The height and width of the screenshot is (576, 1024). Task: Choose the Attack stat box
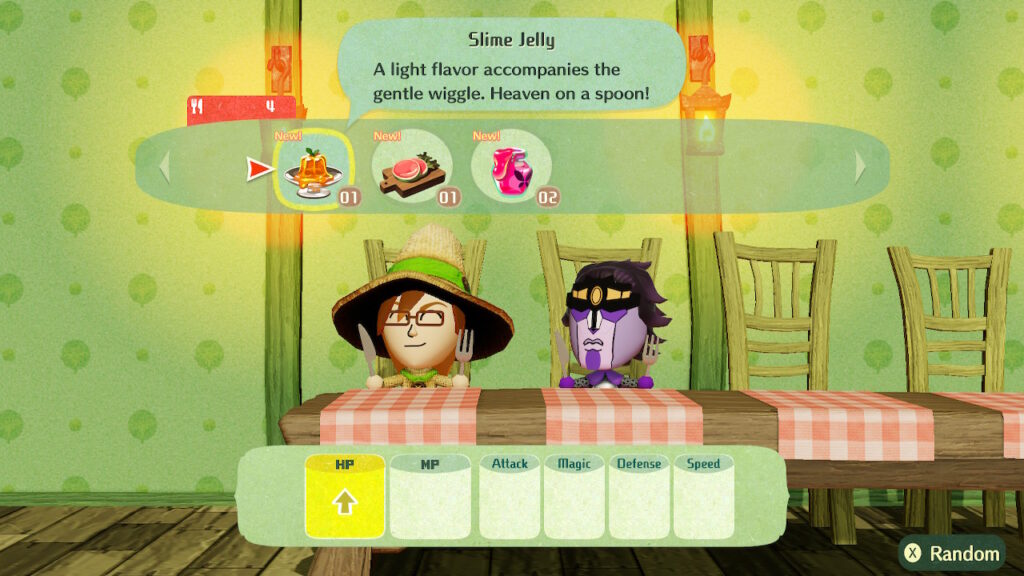pyautogui.click(x=510, y=496)
